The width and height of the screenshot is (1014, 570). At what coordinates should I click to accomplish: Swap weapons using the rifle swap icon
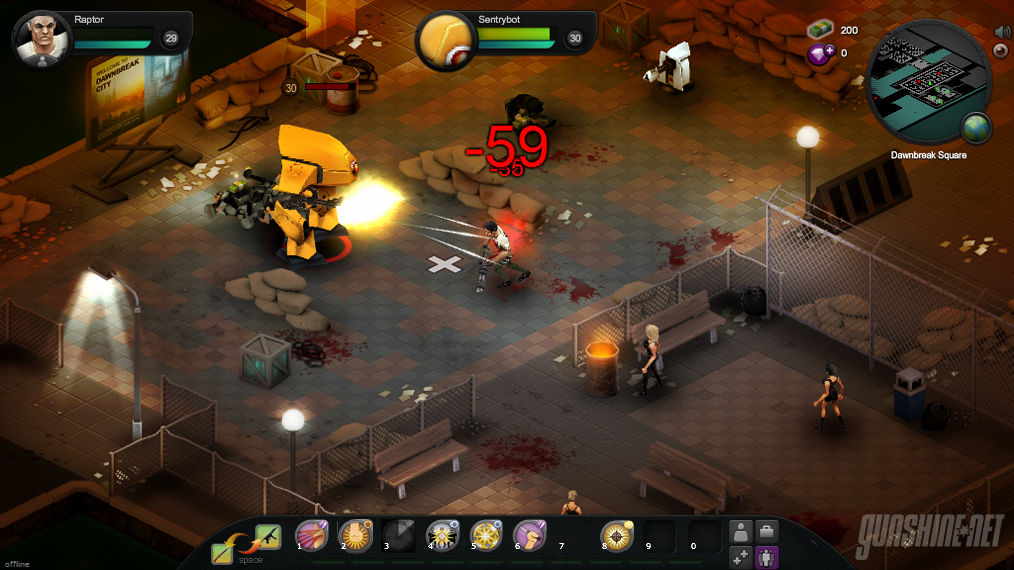[x=267, y=537]
